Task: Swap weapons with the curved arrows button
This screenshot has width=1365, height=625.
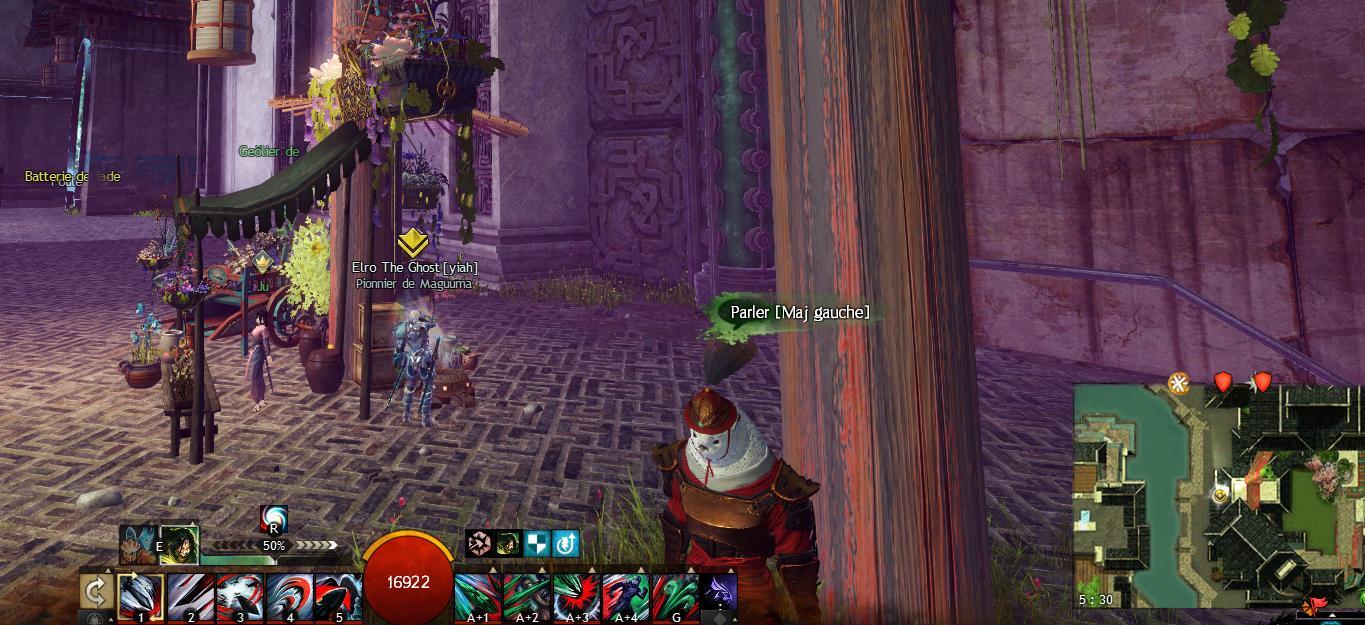Action: pyautogui.click(x=96, y=592)
